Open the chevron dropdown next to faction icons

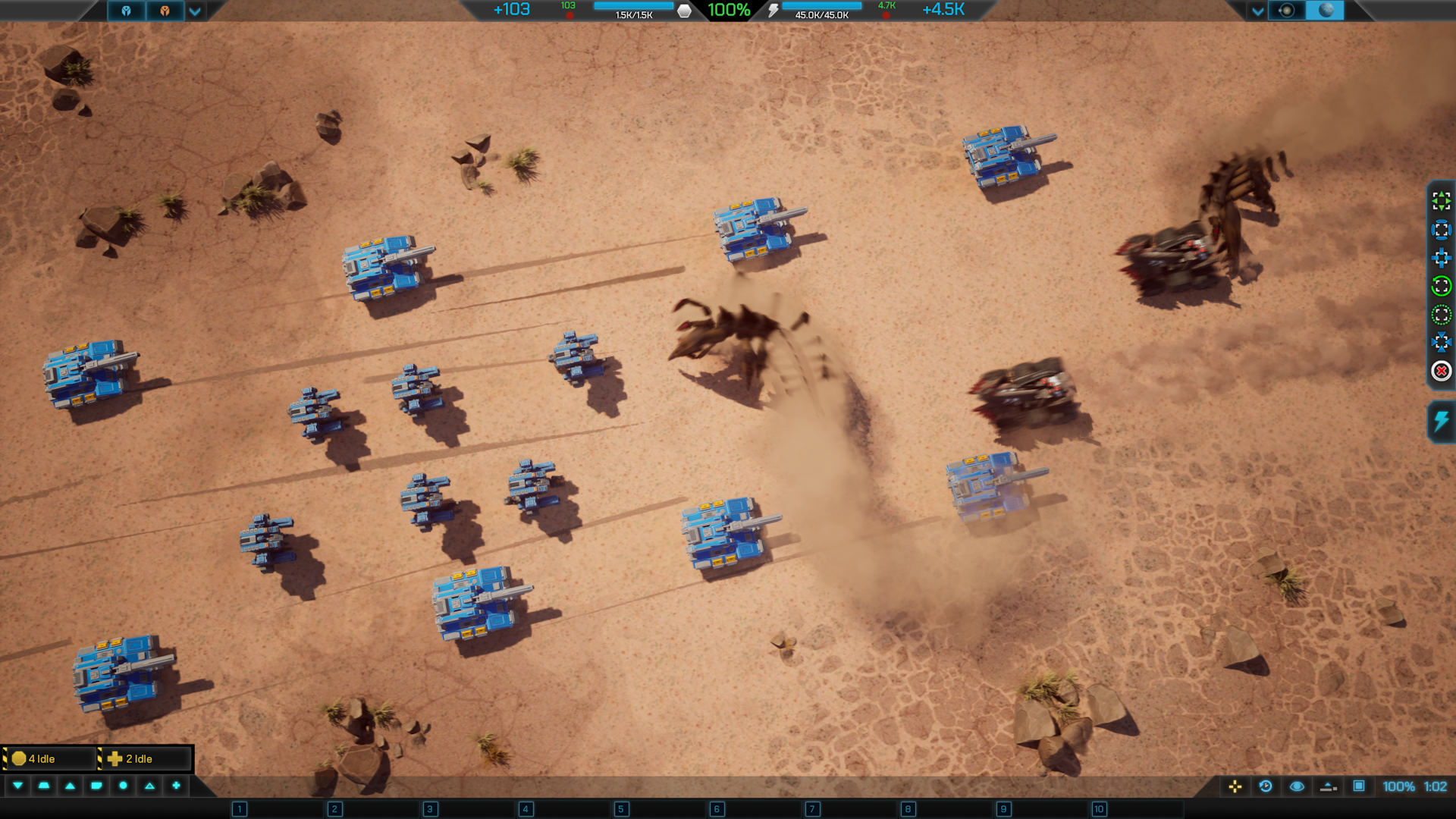tap(194, 11)
